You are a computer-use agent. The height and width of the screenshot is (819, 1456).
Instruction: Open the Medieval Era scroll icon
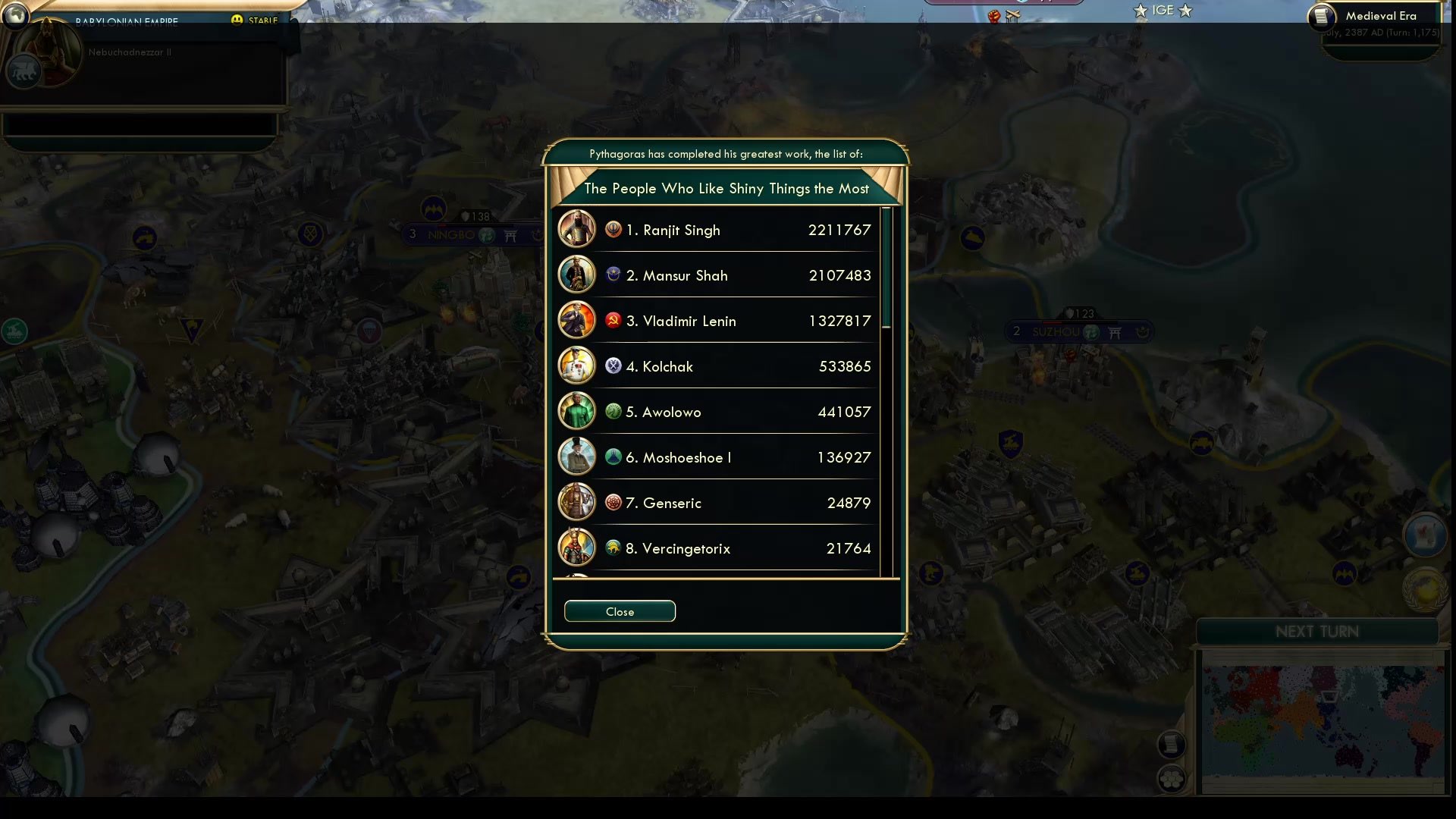[x=1321, y=18]
